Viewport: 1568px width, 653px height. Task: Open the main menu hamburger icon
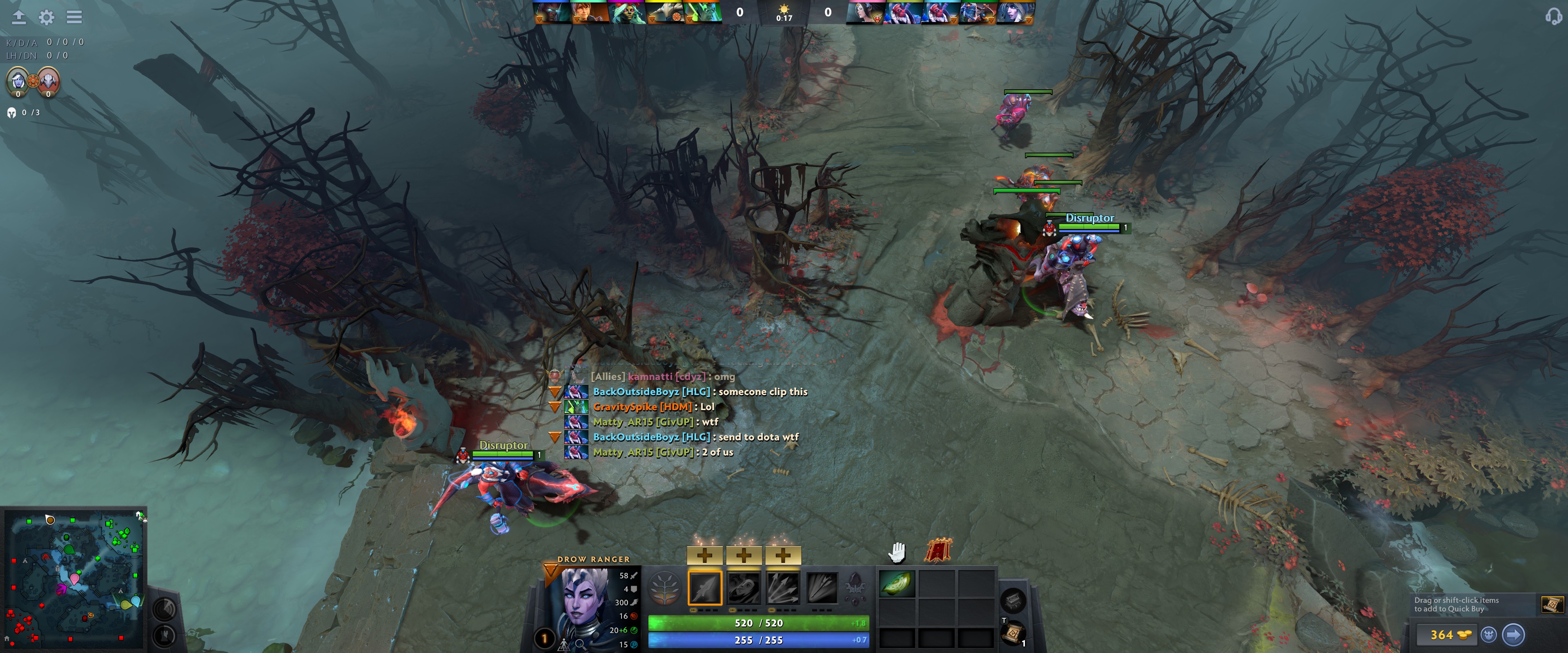click(x=74, y=18)
